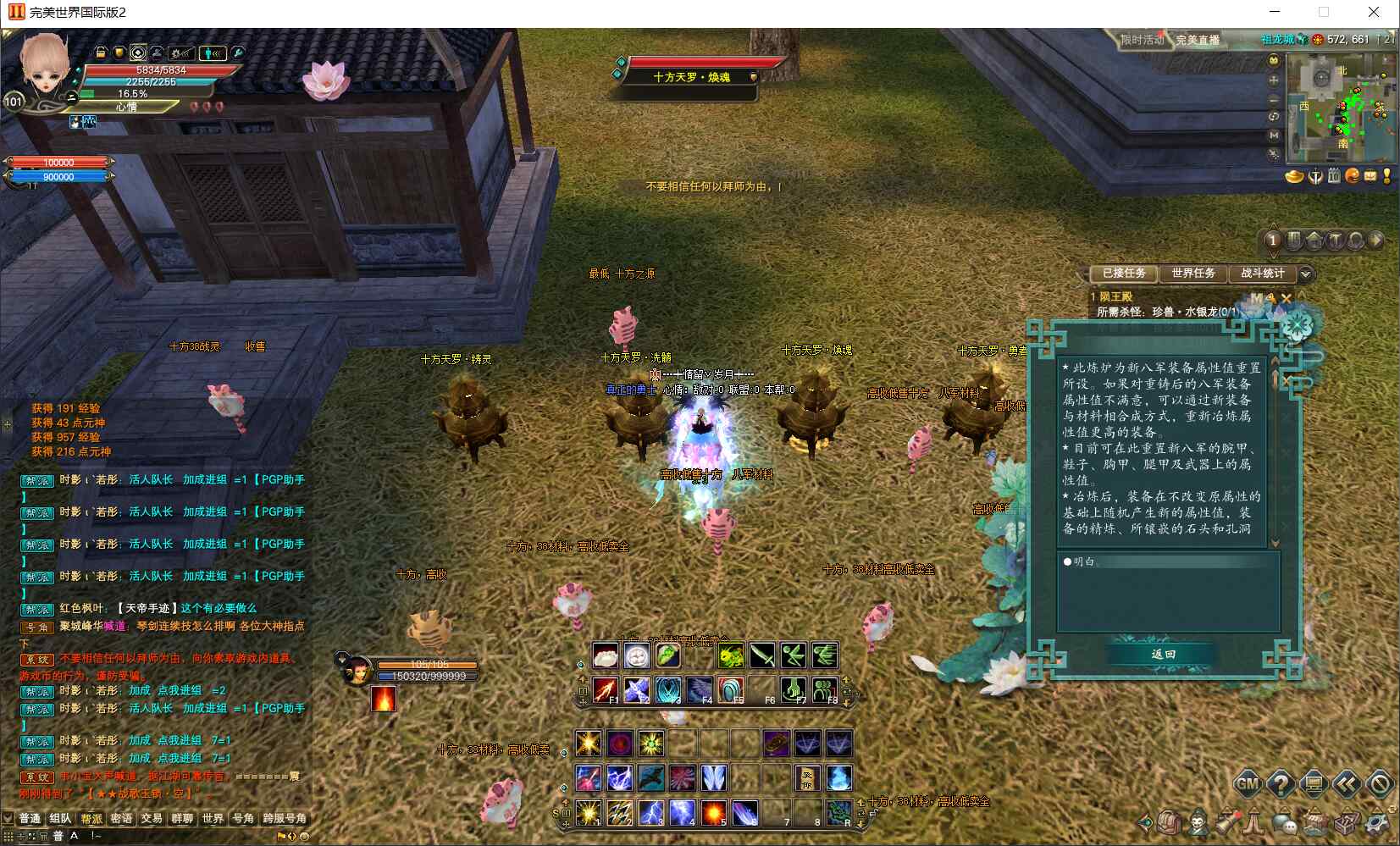Select the 组队 (Team) chat channel tab

pyautogui.click(x=60, y=818)
